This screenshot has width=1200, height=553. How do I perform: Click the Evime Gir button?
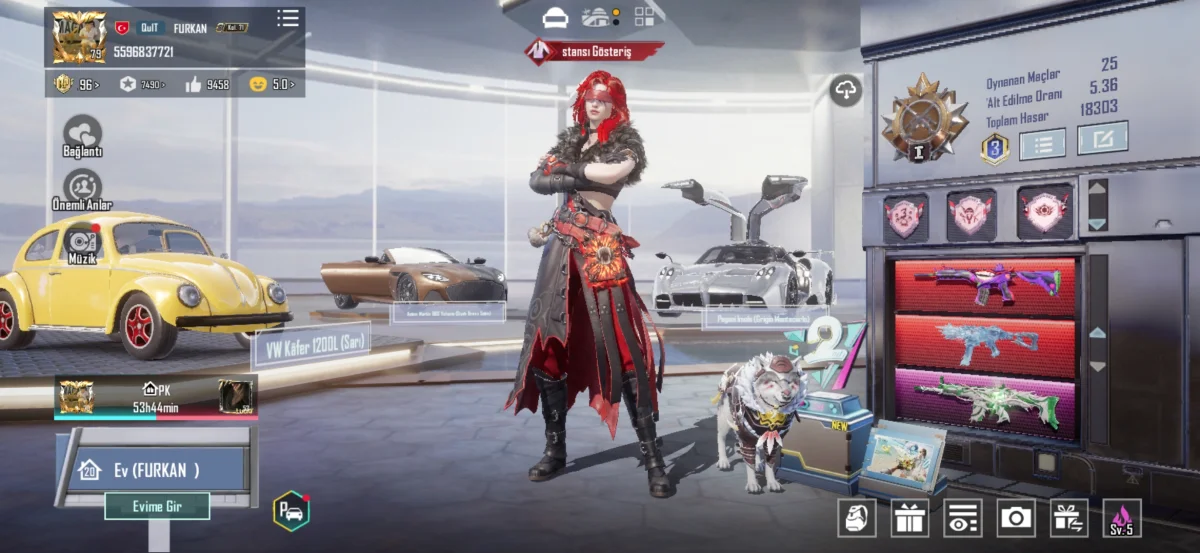pos(157,506)
